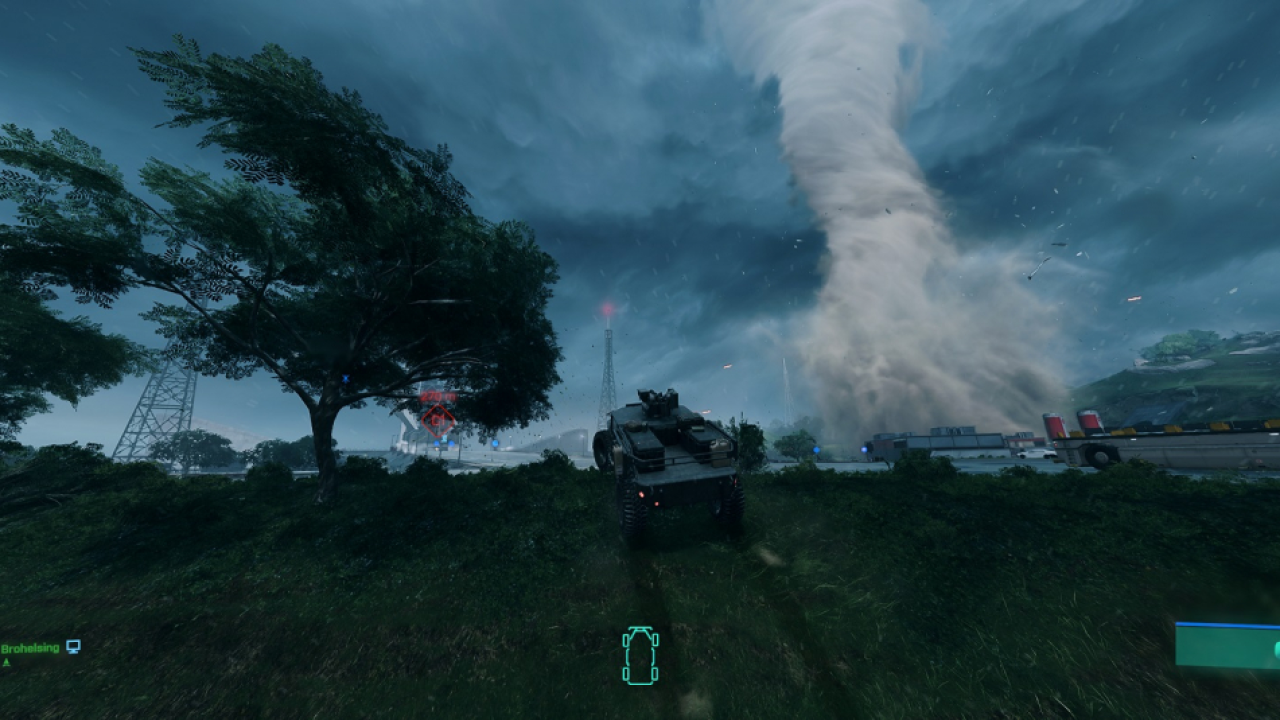This screenshot has height=720, width=1280.
Task: Click the blue progress strip above the notification
Action: coord(1230,624)
